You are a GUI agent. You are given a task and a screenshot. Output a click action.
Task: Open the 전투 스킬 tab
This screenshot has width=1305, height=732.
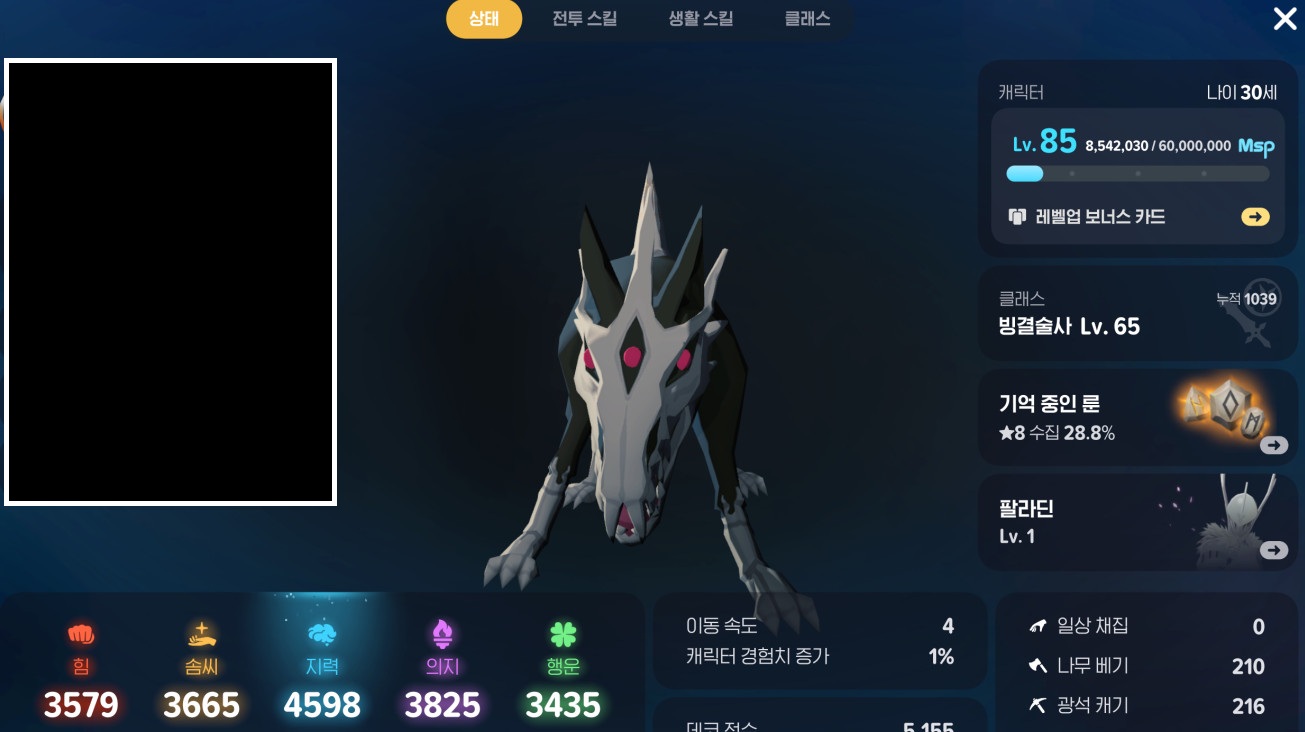(584, 19)
